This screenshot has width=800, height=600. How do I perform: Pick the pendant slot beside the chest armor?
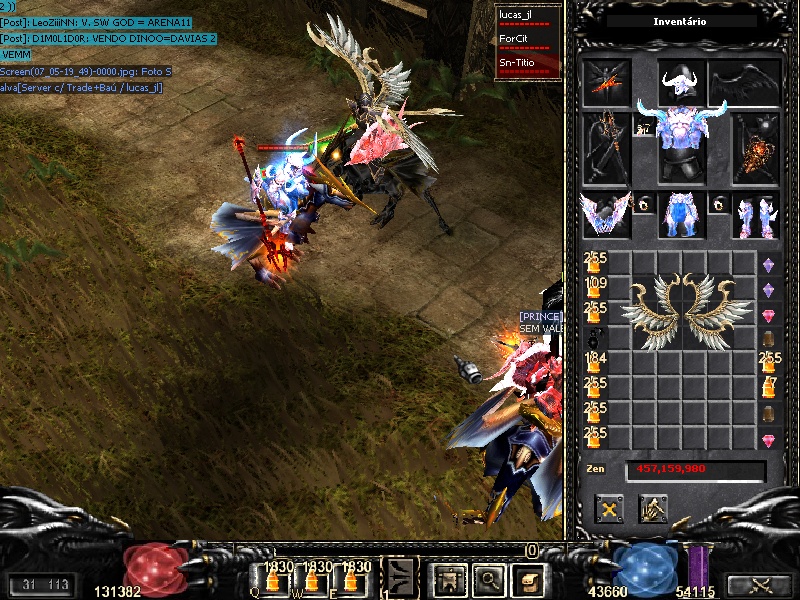click(x=643, y=129)
